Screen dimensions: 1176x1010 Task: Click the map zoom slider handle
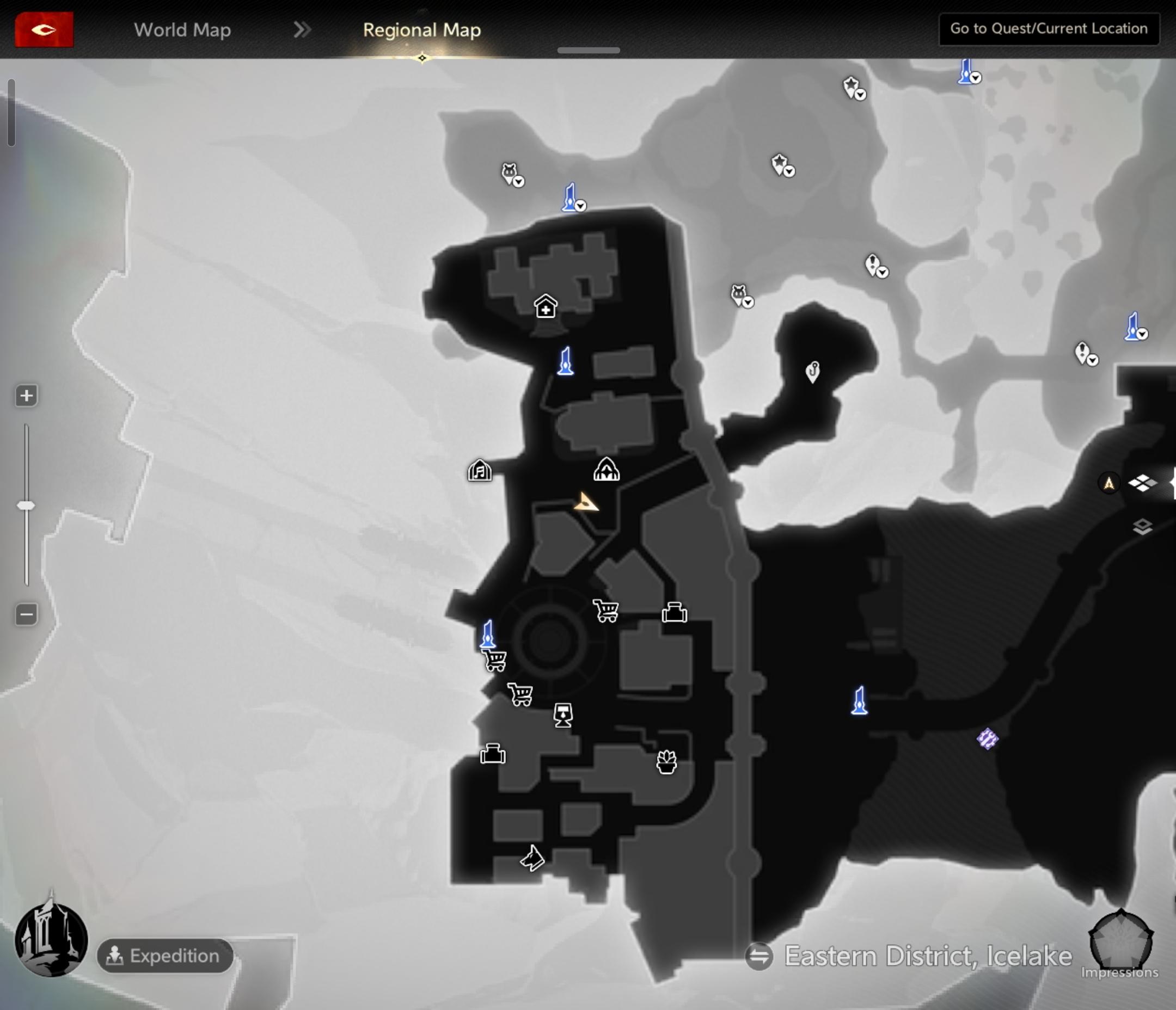[x=26, y=505]
